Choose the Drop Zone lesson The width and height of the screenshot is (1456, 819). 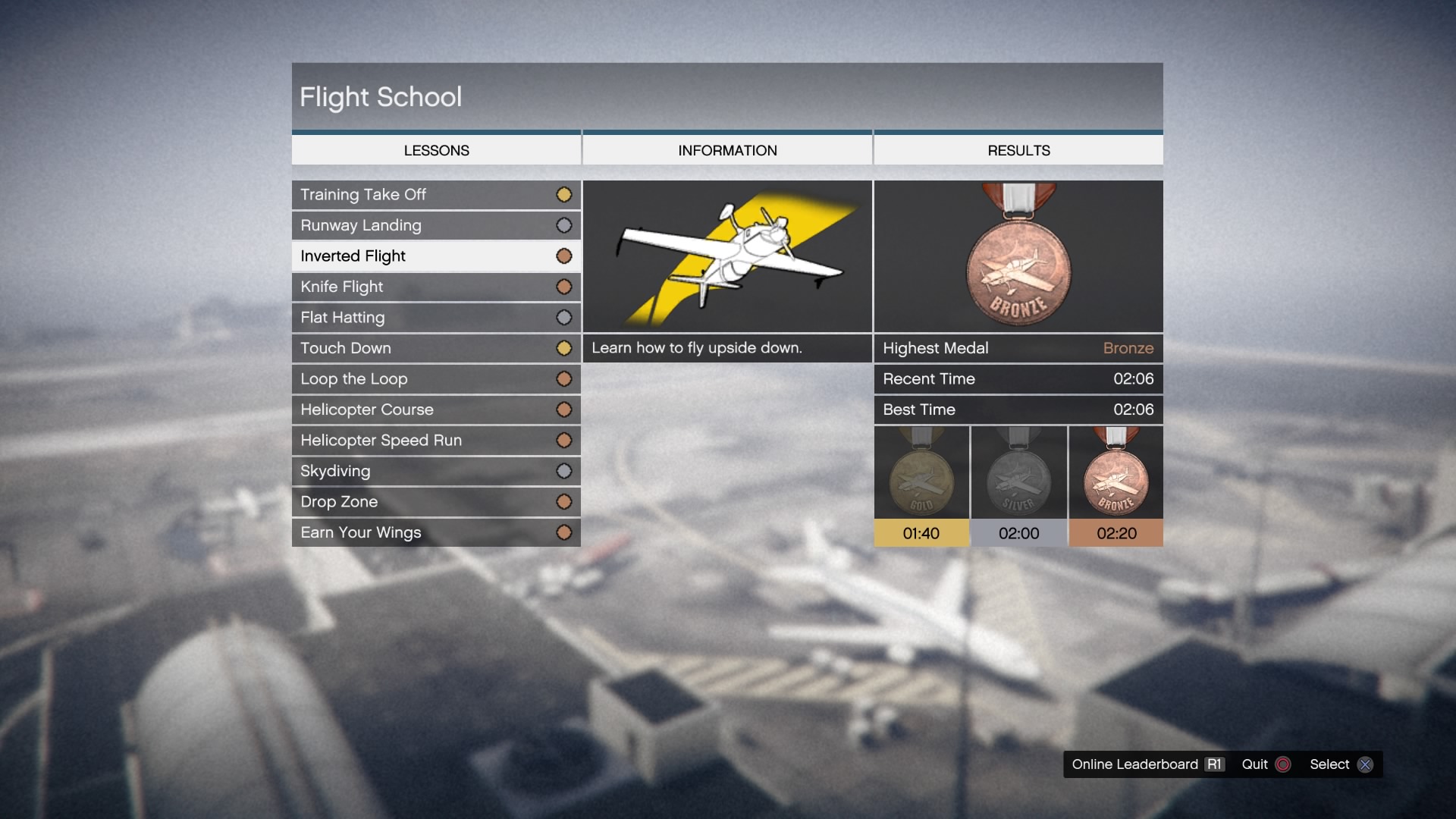tap(436, 502)
